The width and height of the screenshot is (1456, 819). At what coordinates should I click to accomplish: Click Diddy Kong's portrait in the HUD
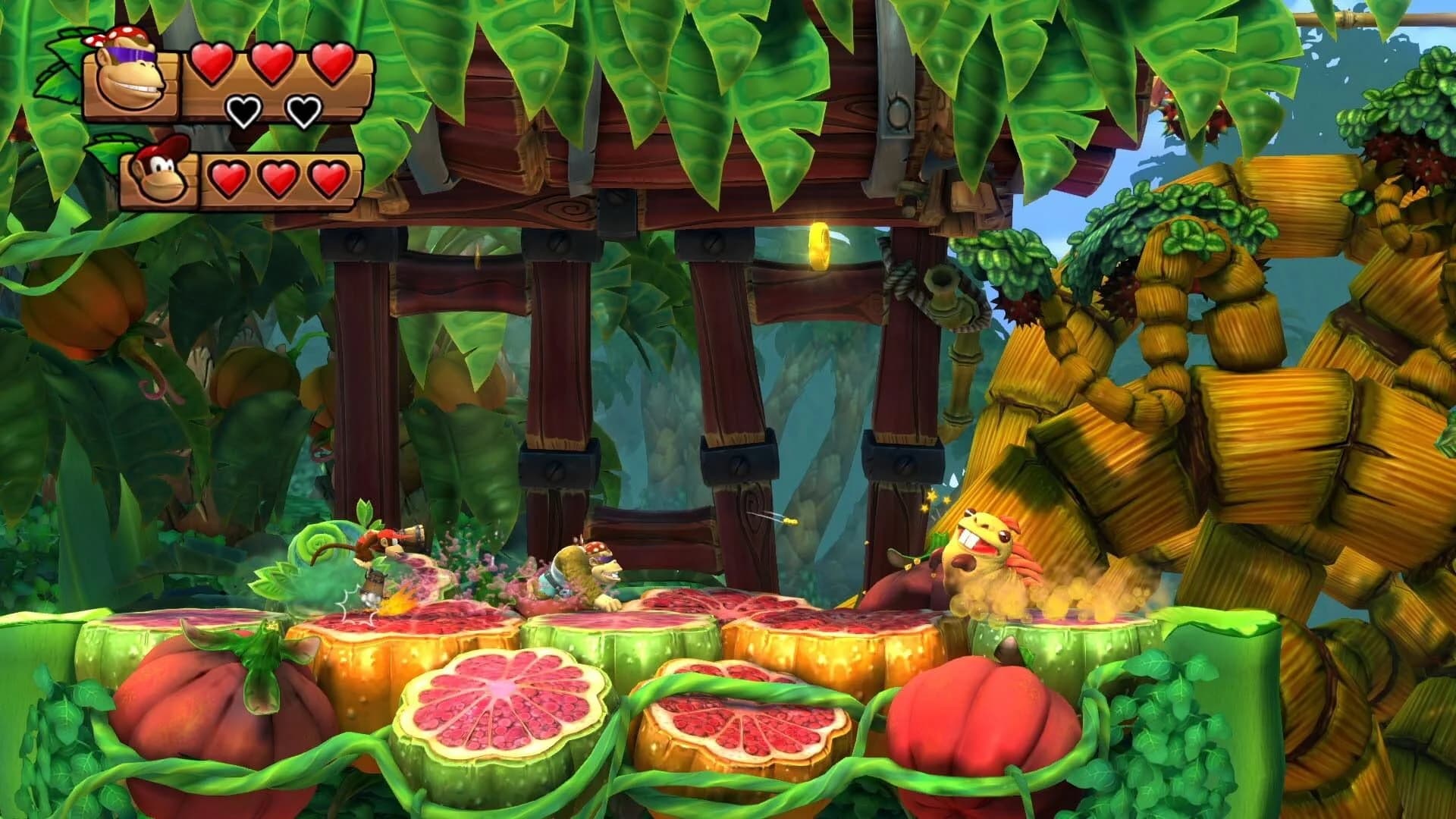click(x=159, y=176)
